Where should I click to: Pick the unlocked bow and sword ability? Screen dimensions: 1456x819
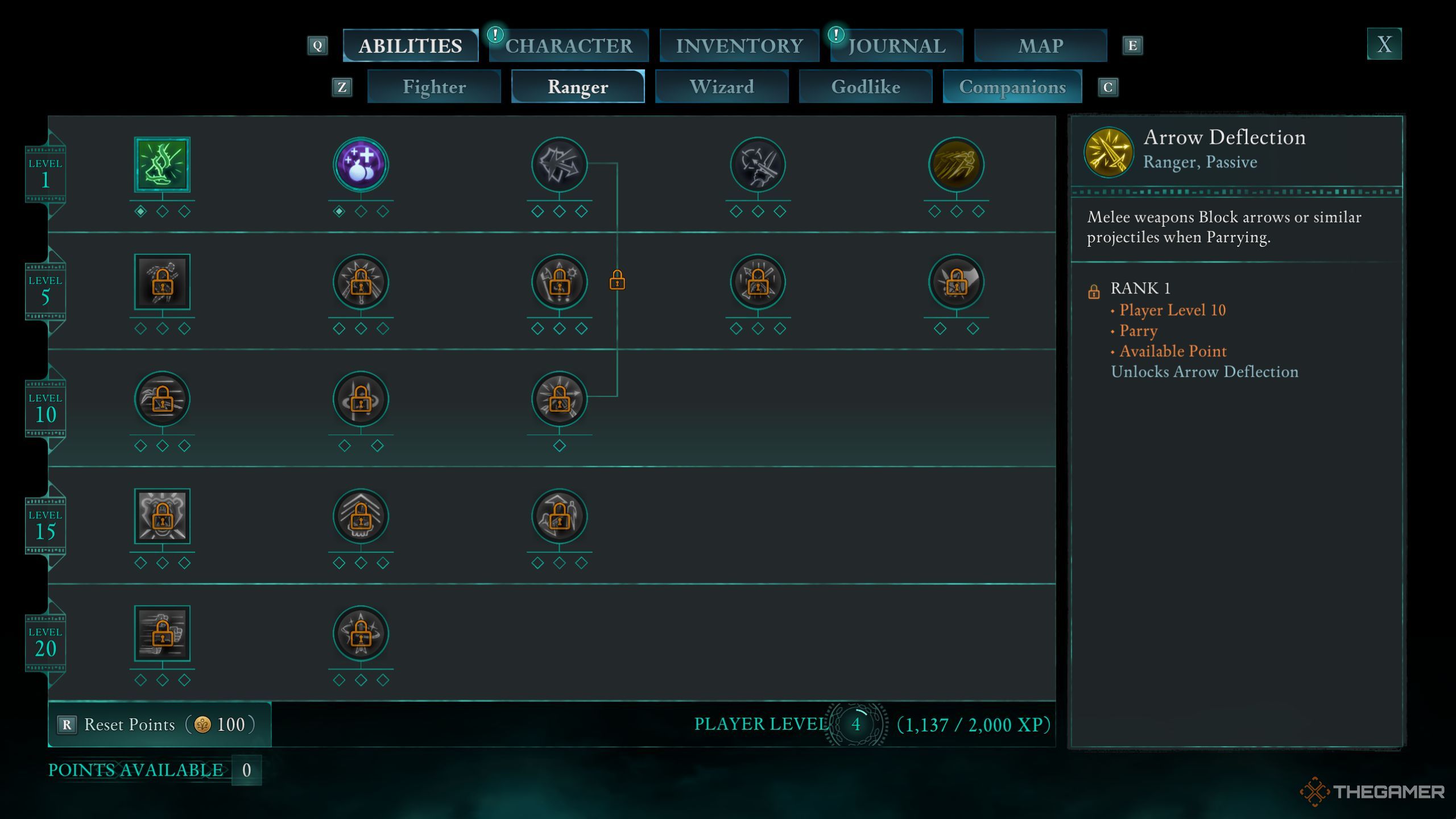[758, 164]
